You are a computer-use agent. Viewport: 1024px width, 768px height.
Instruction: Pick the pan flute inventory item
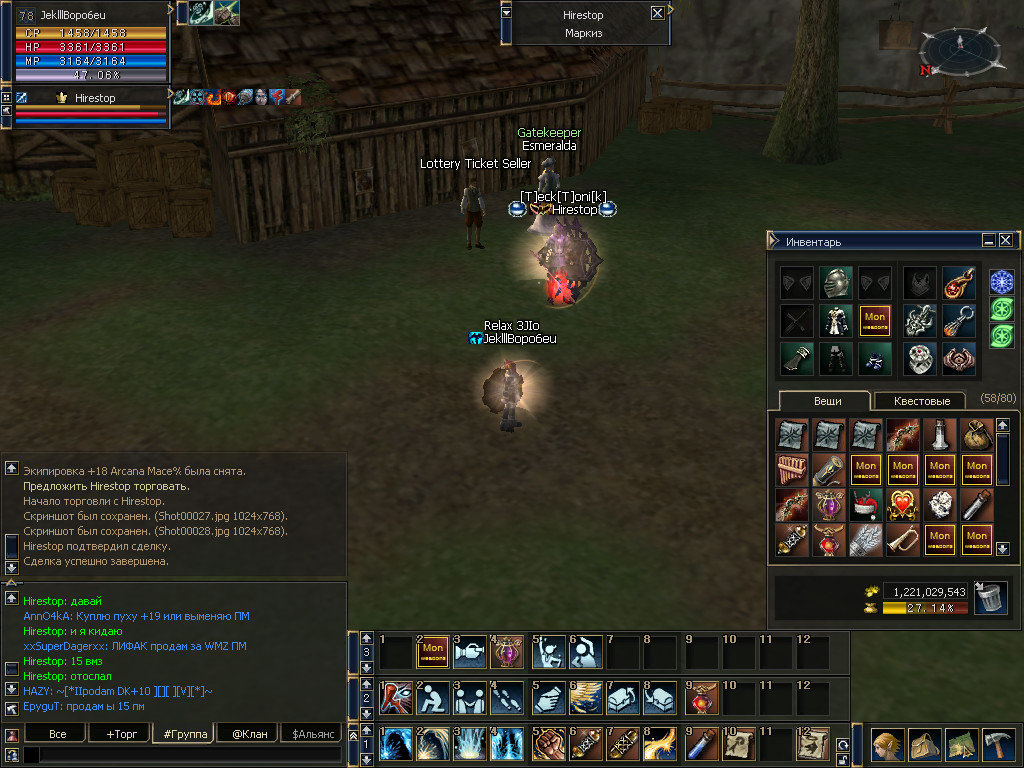791,469
